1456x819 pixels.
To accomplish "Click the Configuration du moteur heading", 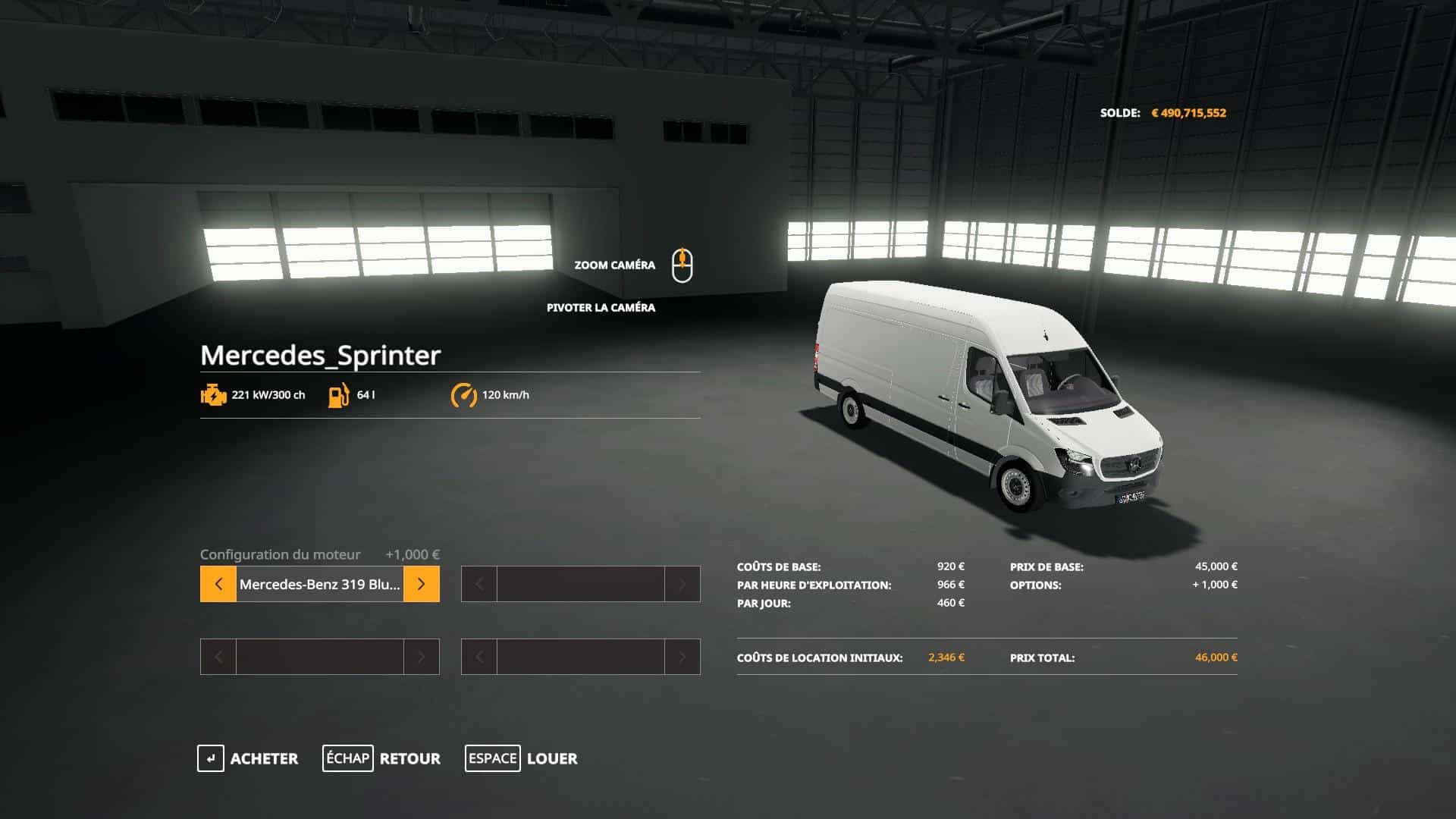I will (x=280, y=554).
